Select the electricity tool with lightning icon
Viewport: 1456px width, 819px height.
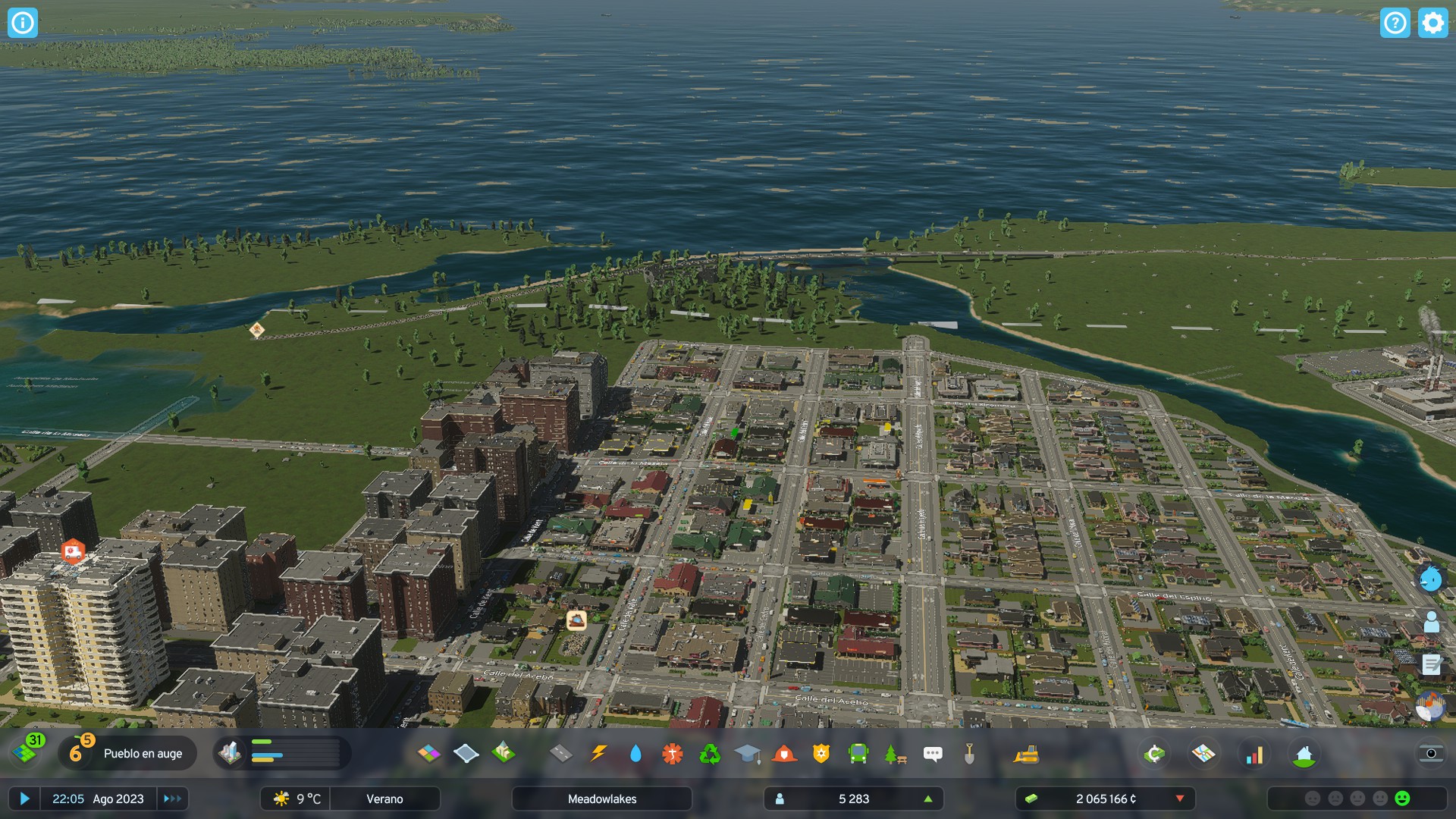click(x=600, y=755)
